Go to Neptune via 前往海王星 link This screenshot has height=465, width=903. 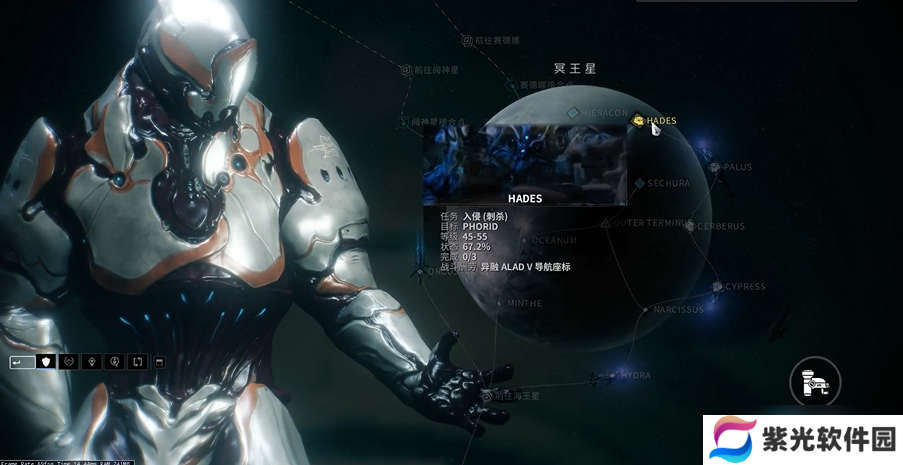coord(488,396)
